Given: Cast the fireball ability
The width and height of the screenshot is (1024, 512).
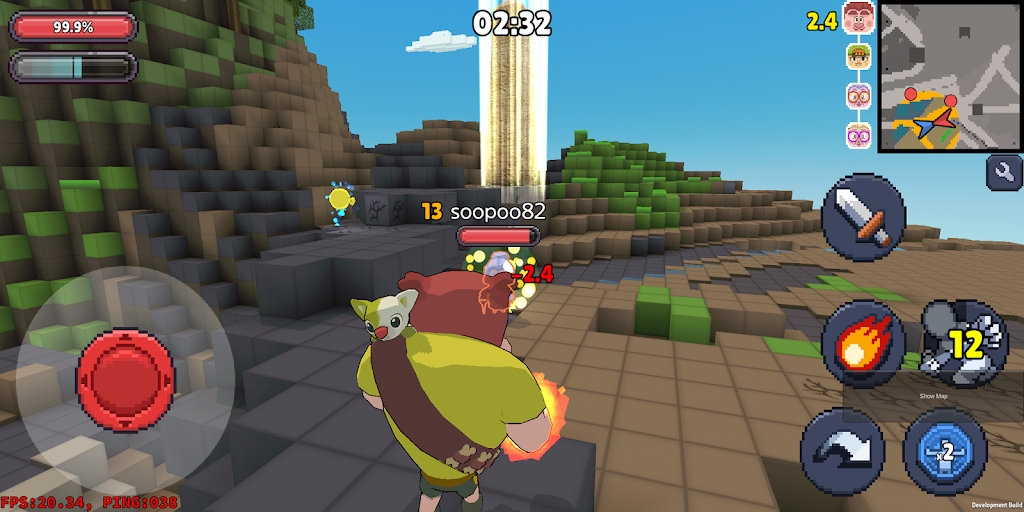Looking at the screenshot, I should click(863, 344).
